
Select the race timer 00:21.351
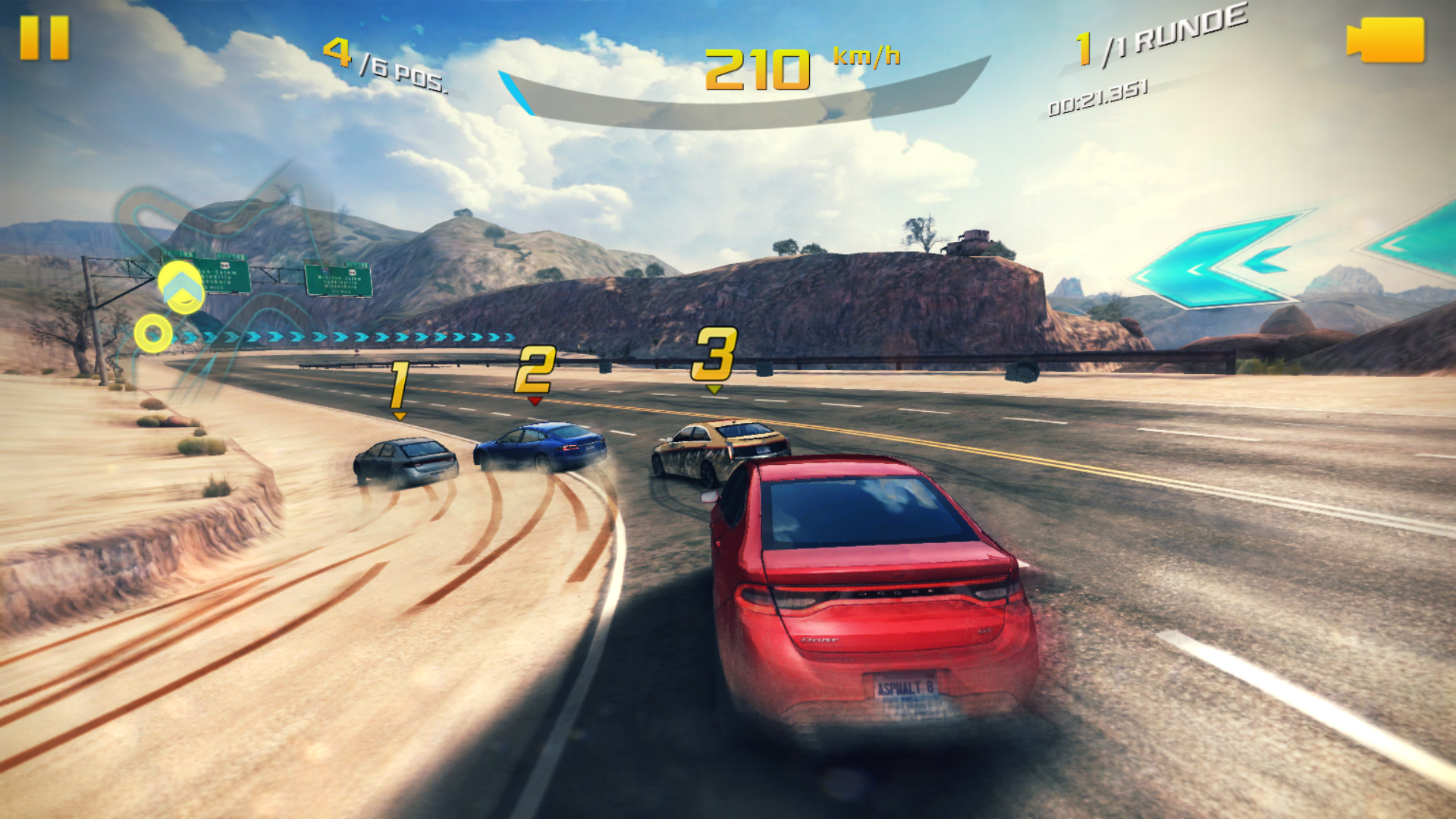pos(1097,97)
